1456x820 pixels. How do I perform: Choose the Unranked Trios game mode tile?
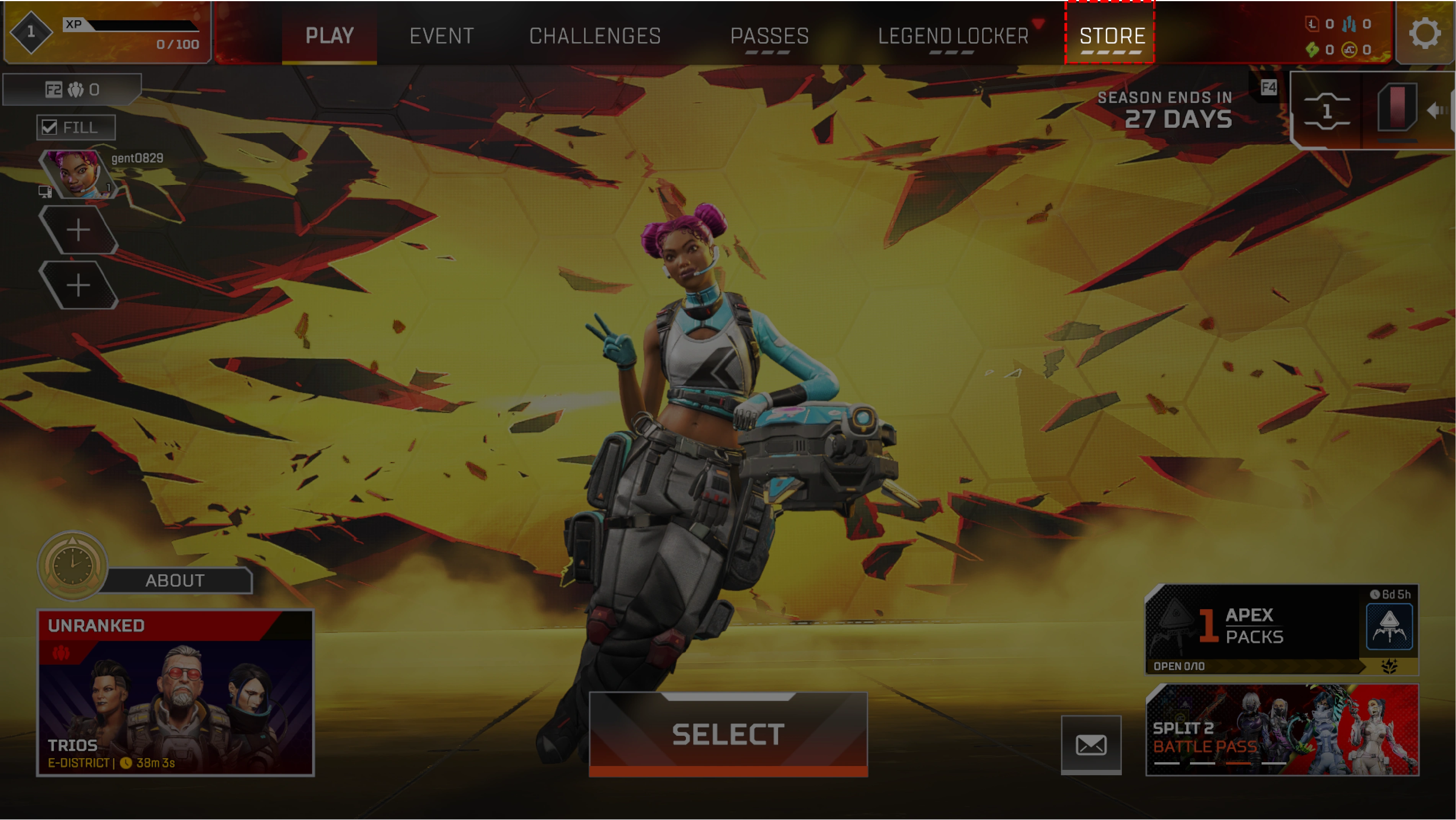175,692
